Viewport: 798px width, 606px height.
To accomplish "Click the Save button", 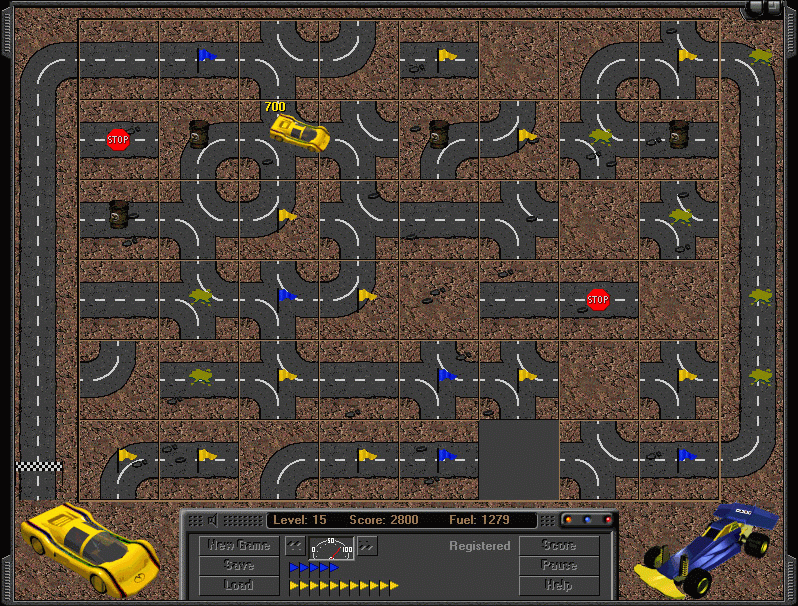I will 239,566.
